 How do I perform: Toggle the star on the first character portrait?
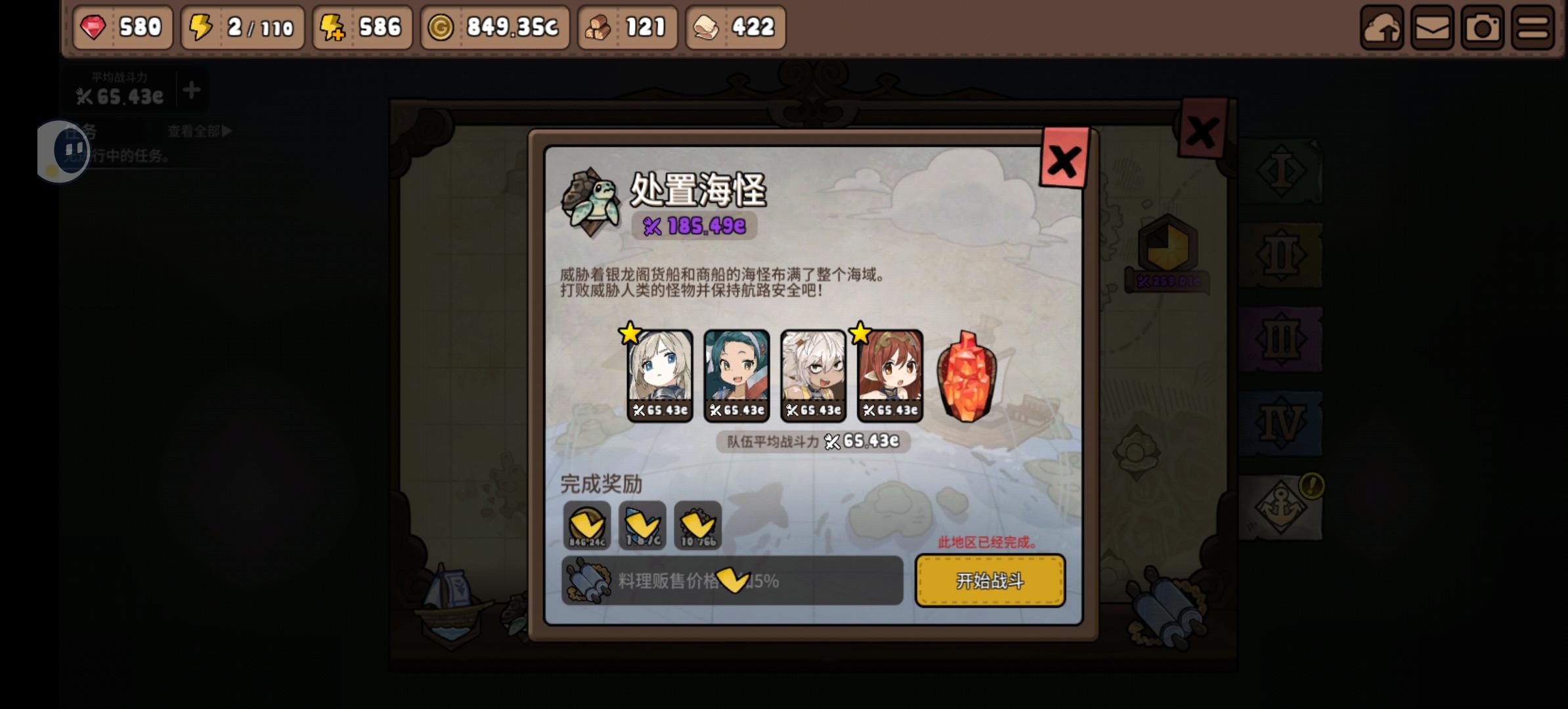[630, 335]
